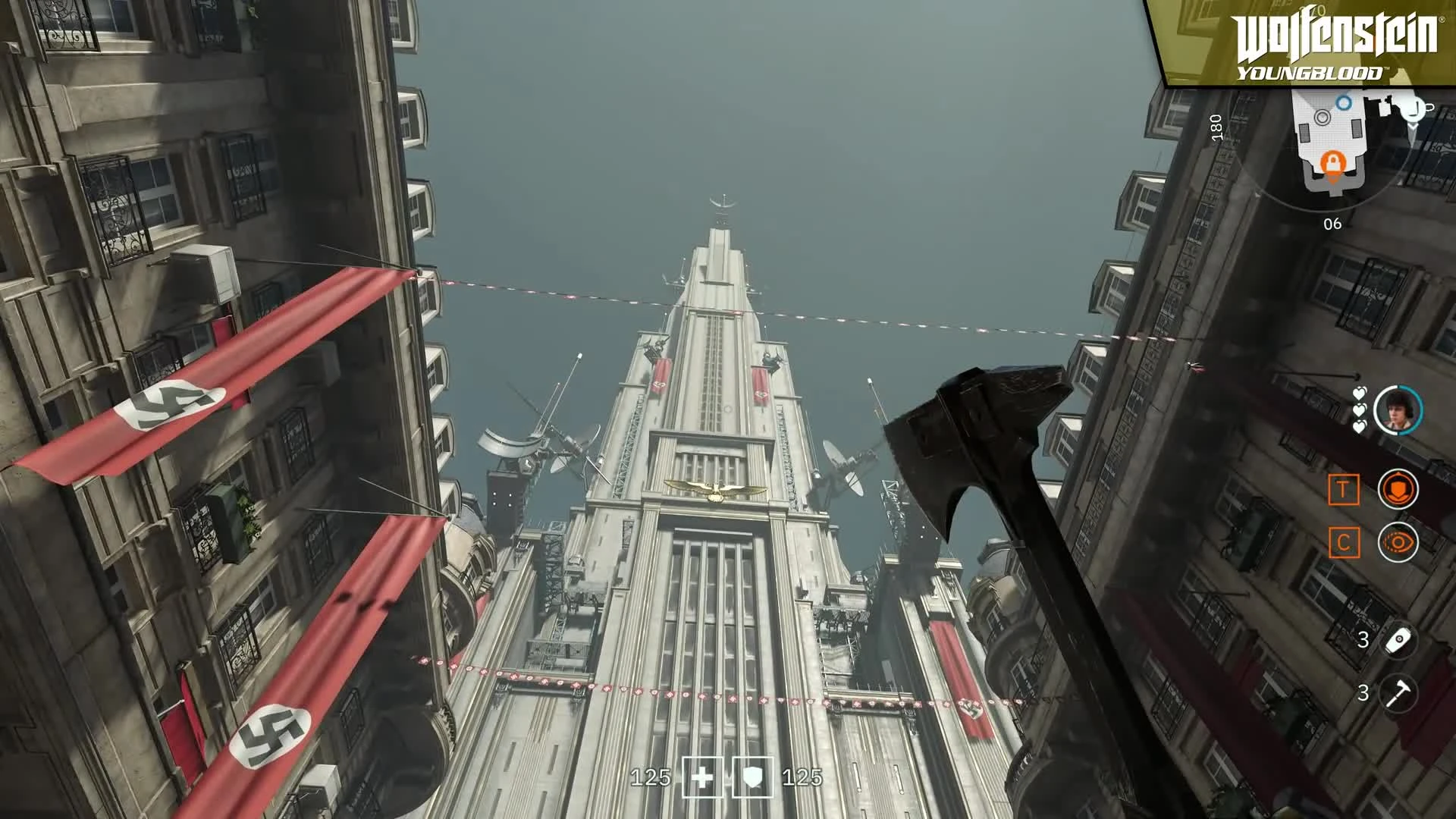Select the hatchet throwable icon
Image resolution: width=1456 pixels, height=819 pixels.
tap(1400, 691)
